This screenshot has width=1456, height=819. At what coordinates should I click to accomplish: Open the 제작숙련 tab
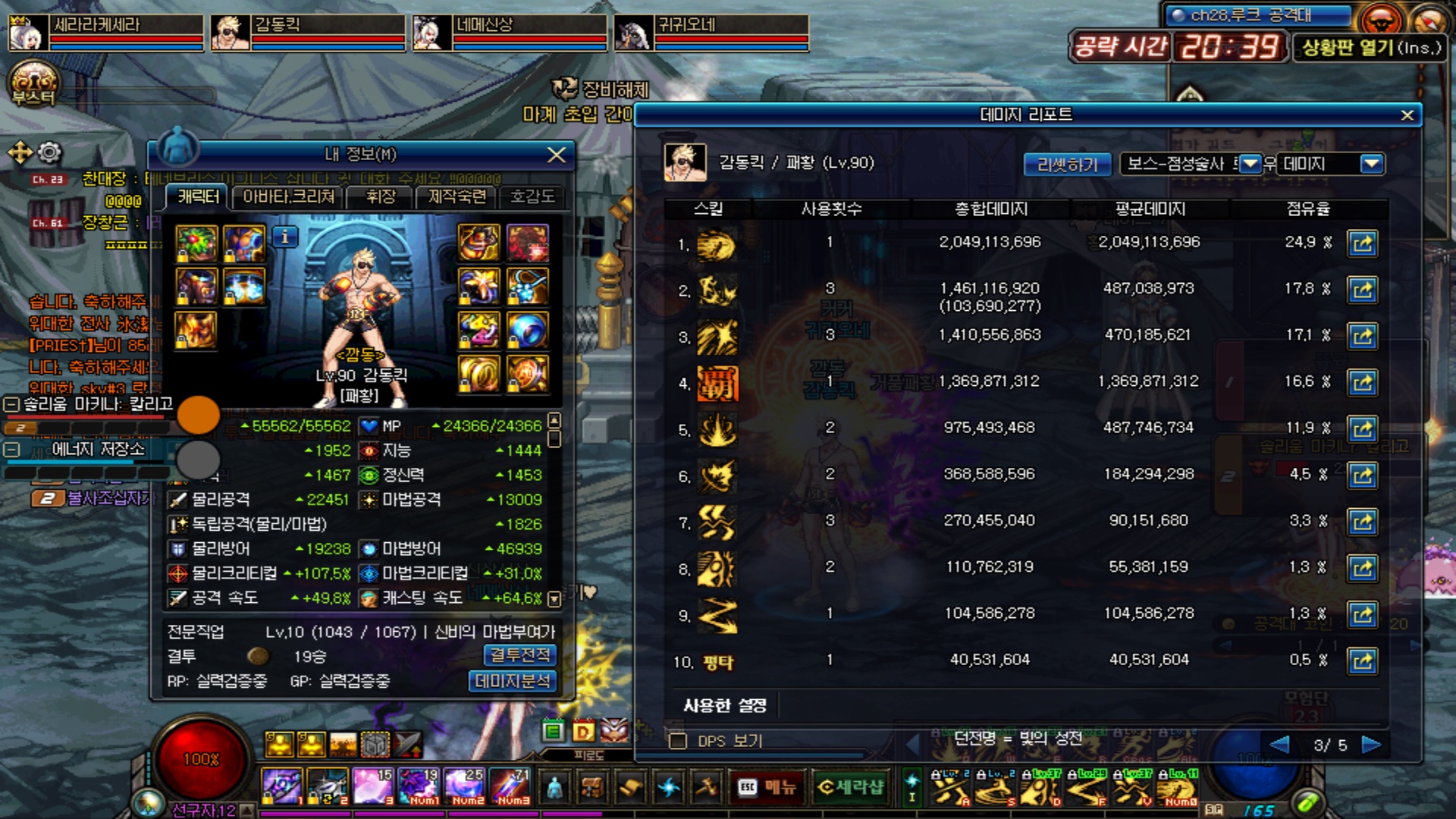[x=457, y=197]
